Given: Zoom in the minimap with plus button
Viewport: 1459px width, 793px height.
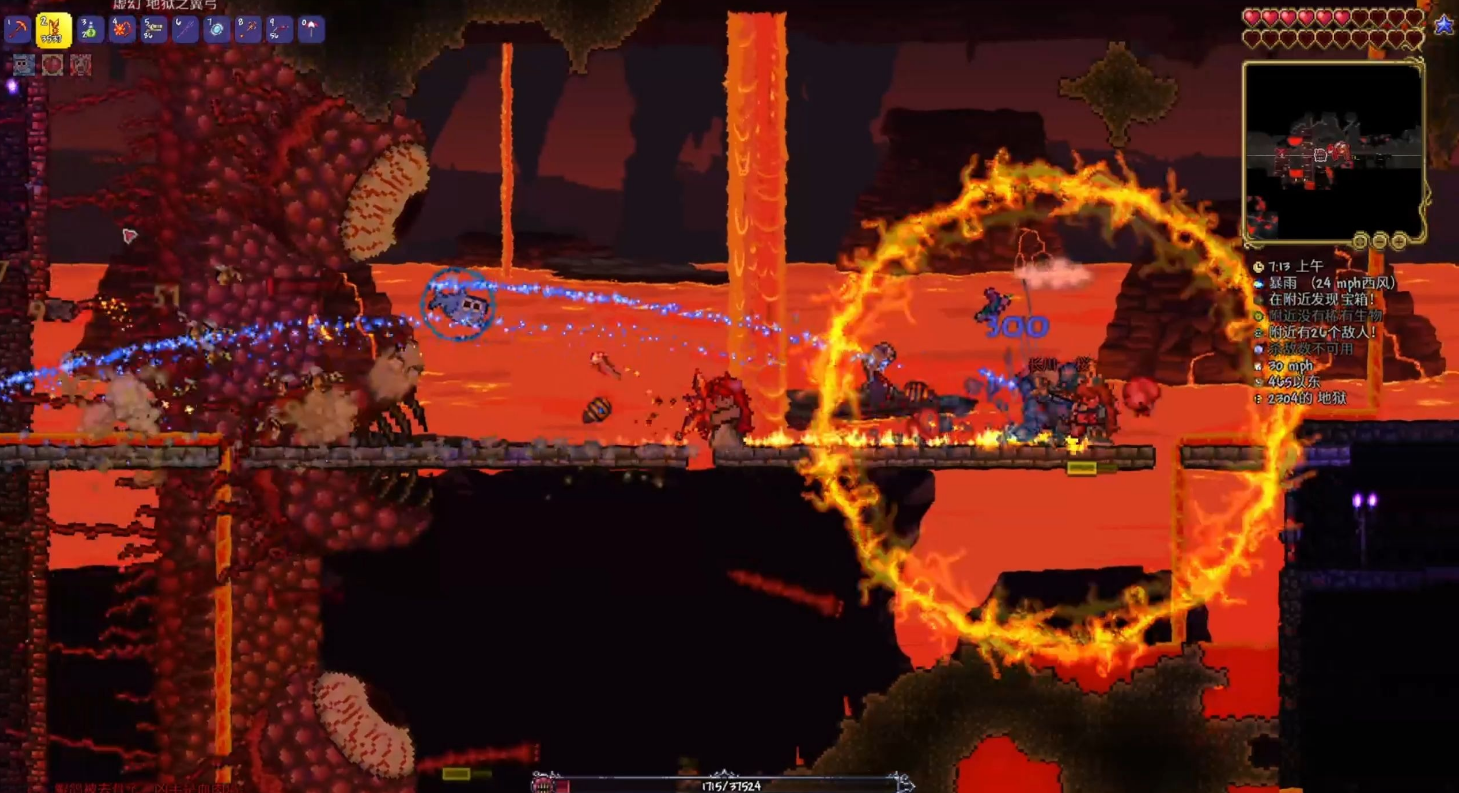Looking at the screenshot, I should [x=1398, y=241].
